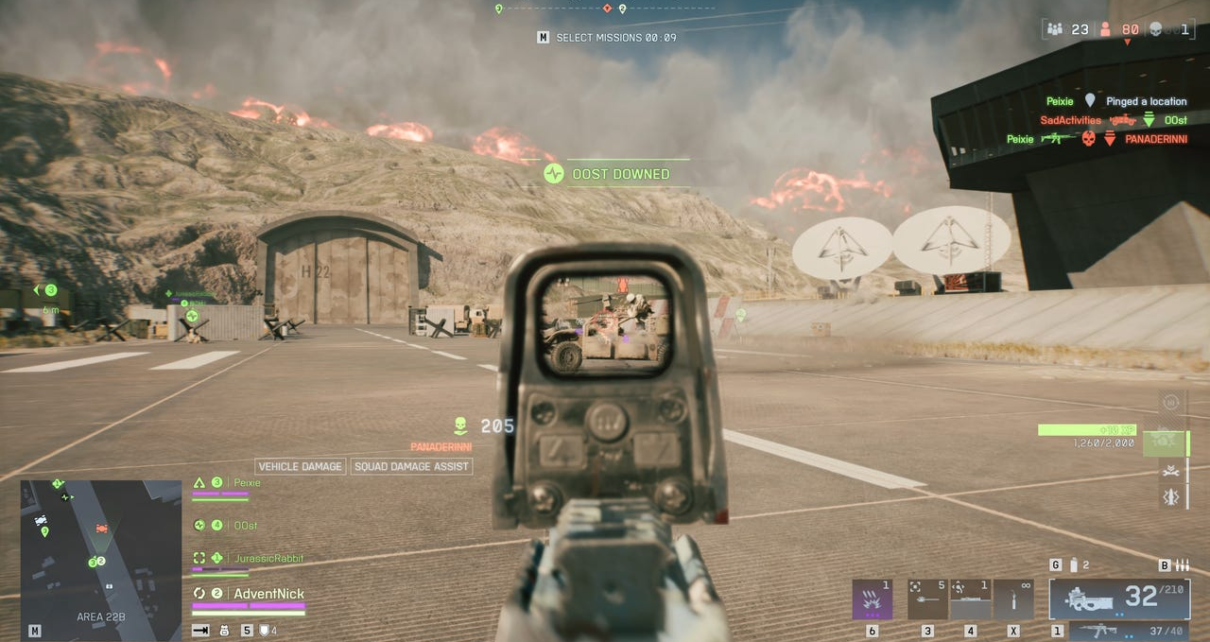
Task: Select the purple explosive gadget slot
Action: [x=872, y=599]
